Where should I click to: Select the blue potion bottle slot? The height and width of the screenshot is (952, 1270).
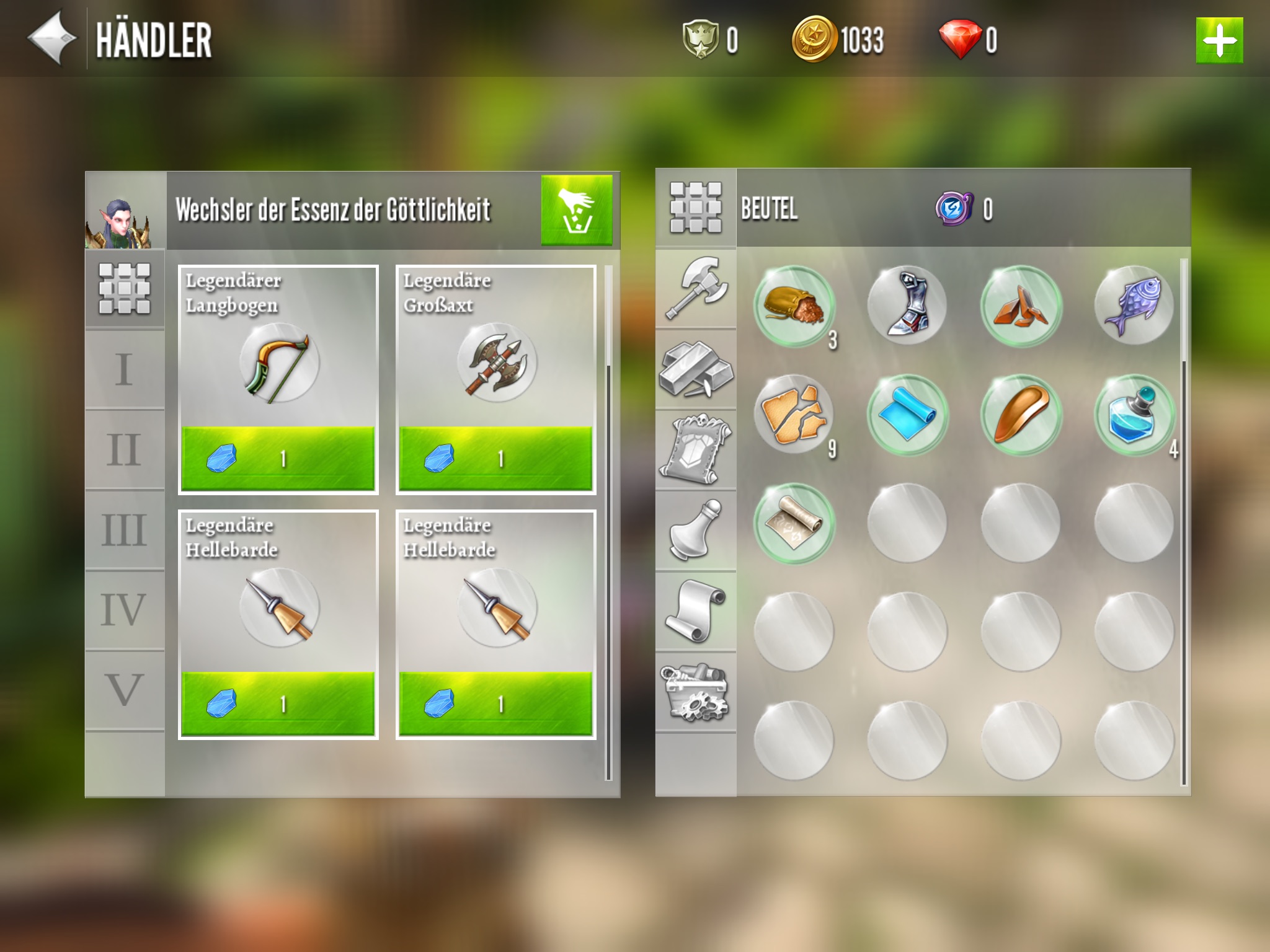pyautogui.click(x=1134, y=415)
